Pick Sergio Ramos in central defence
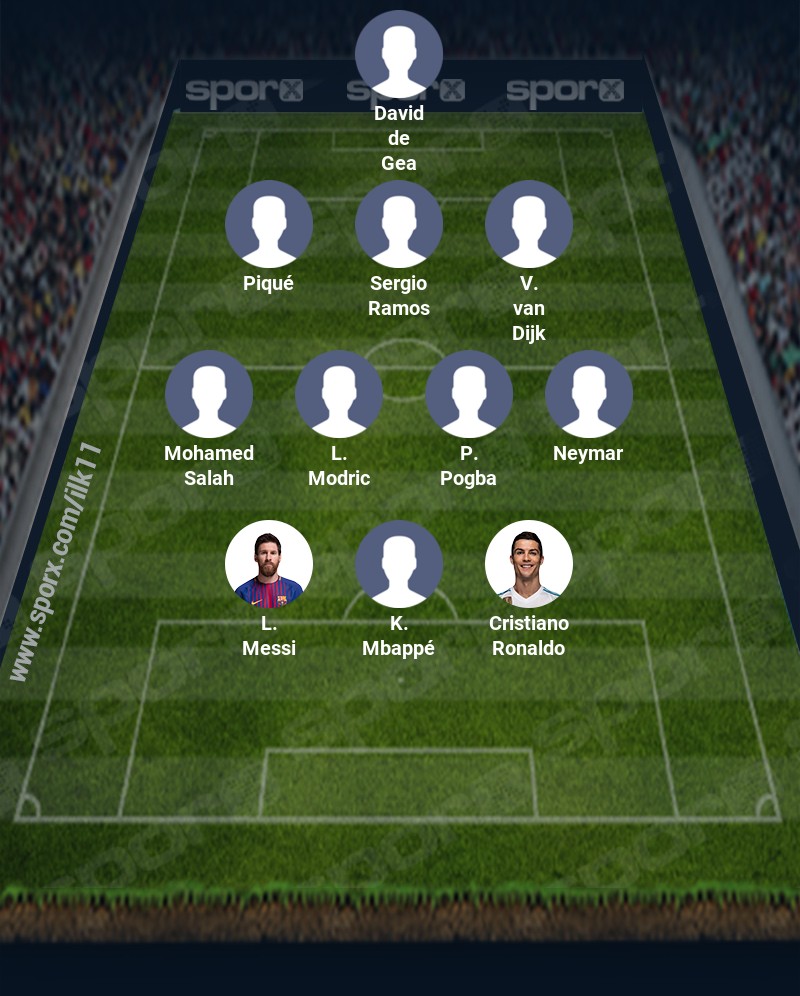 click(x=399, y=224)
